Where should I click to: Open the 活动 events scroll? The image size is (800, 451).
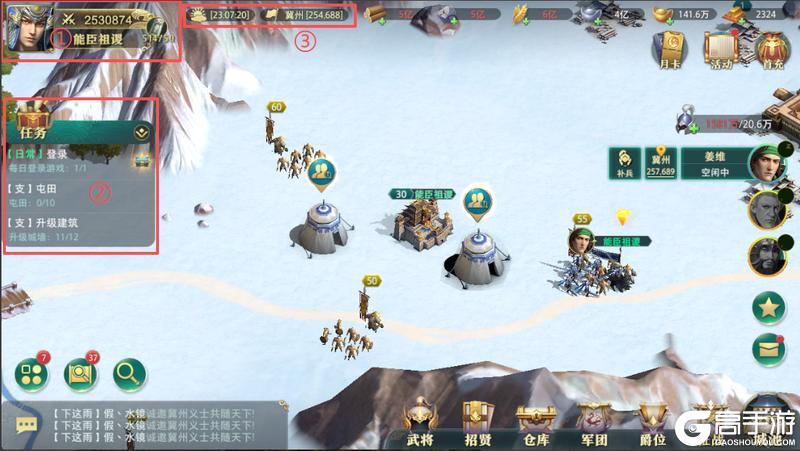pos(720,47)
